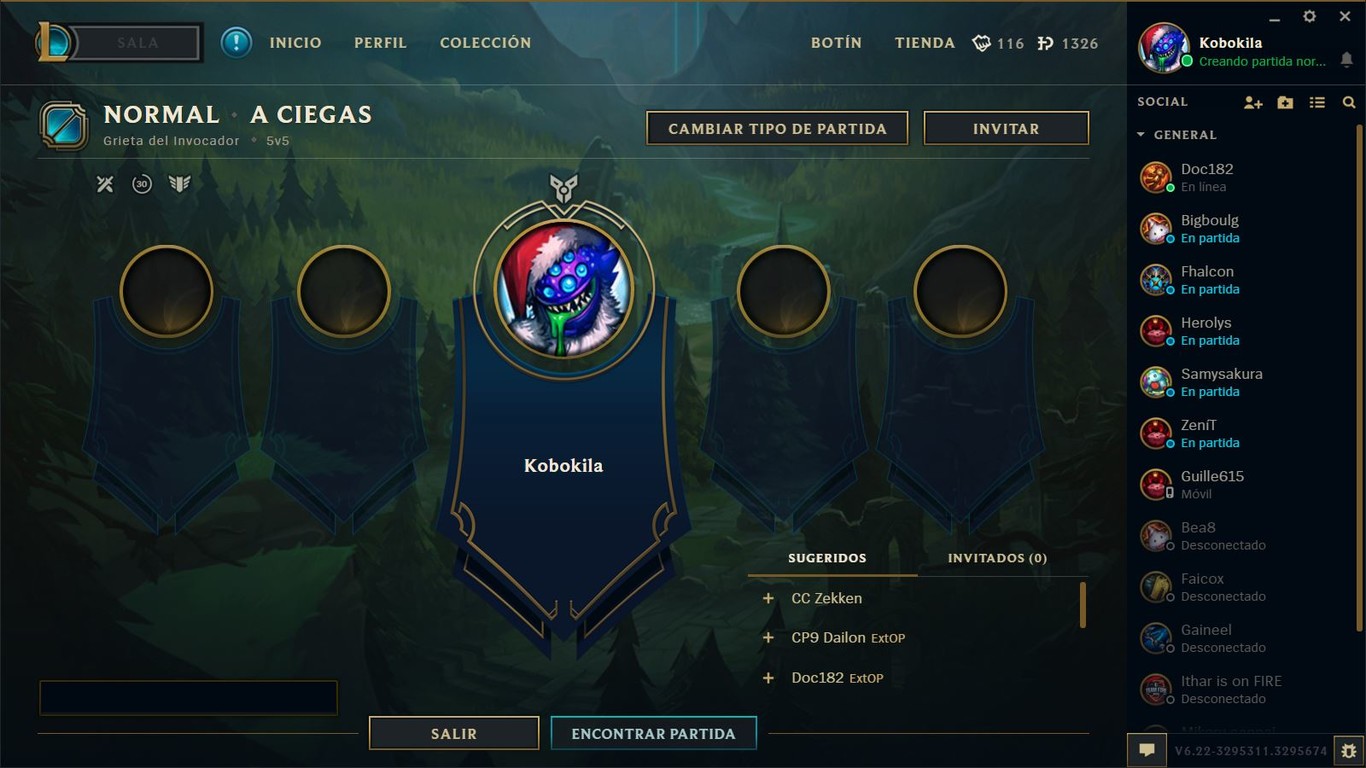Viewport: 1366px width, 768px height.
Task: Click the blue info badge next to Inicio
Action: (x=236, y=43)
